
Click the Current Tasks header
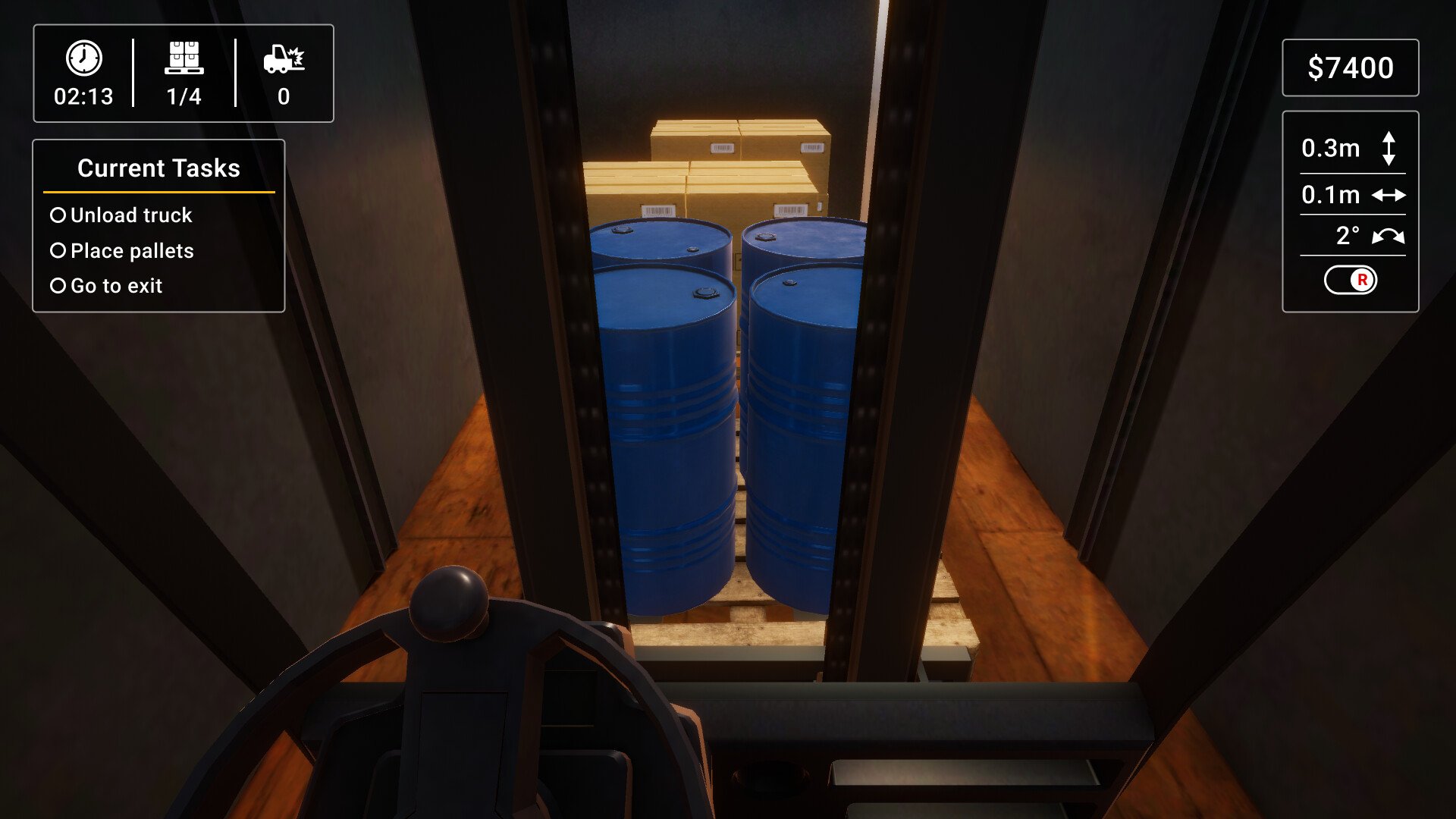pyautogui.click(x=158, y=168)
